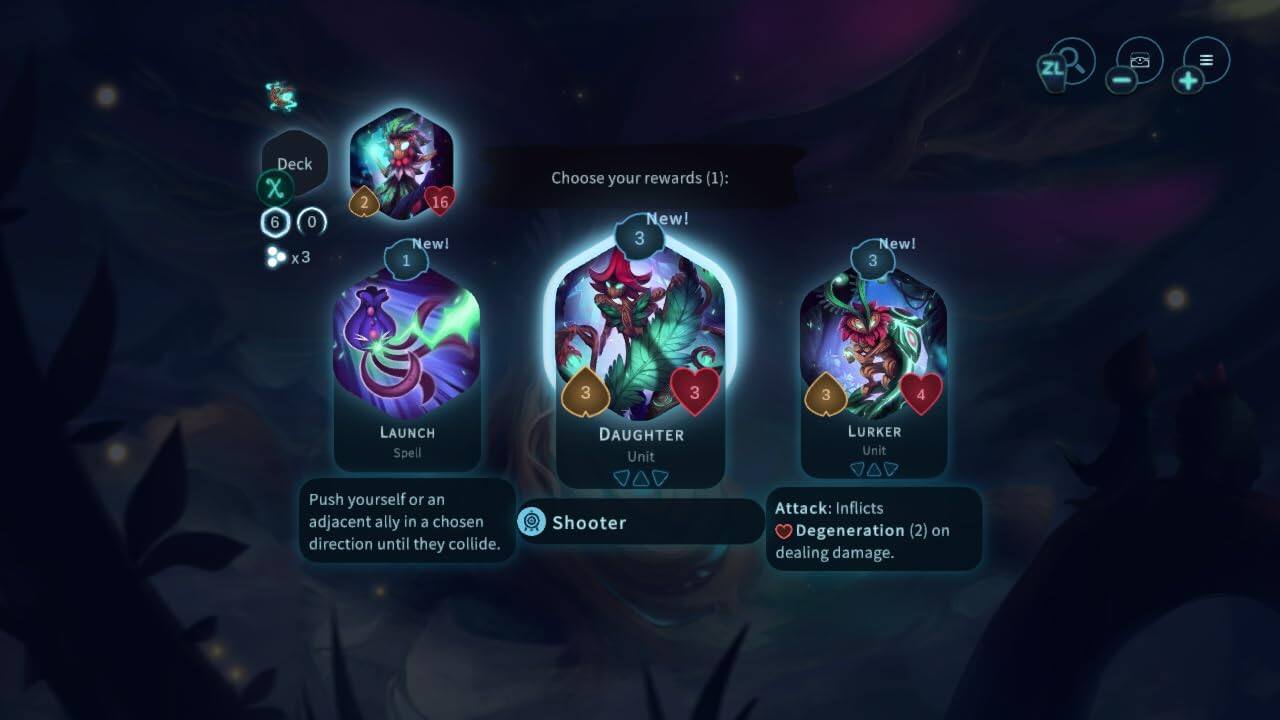Click the hamburger menu icon top right

pyautogui.click(x=1205, y=59)
